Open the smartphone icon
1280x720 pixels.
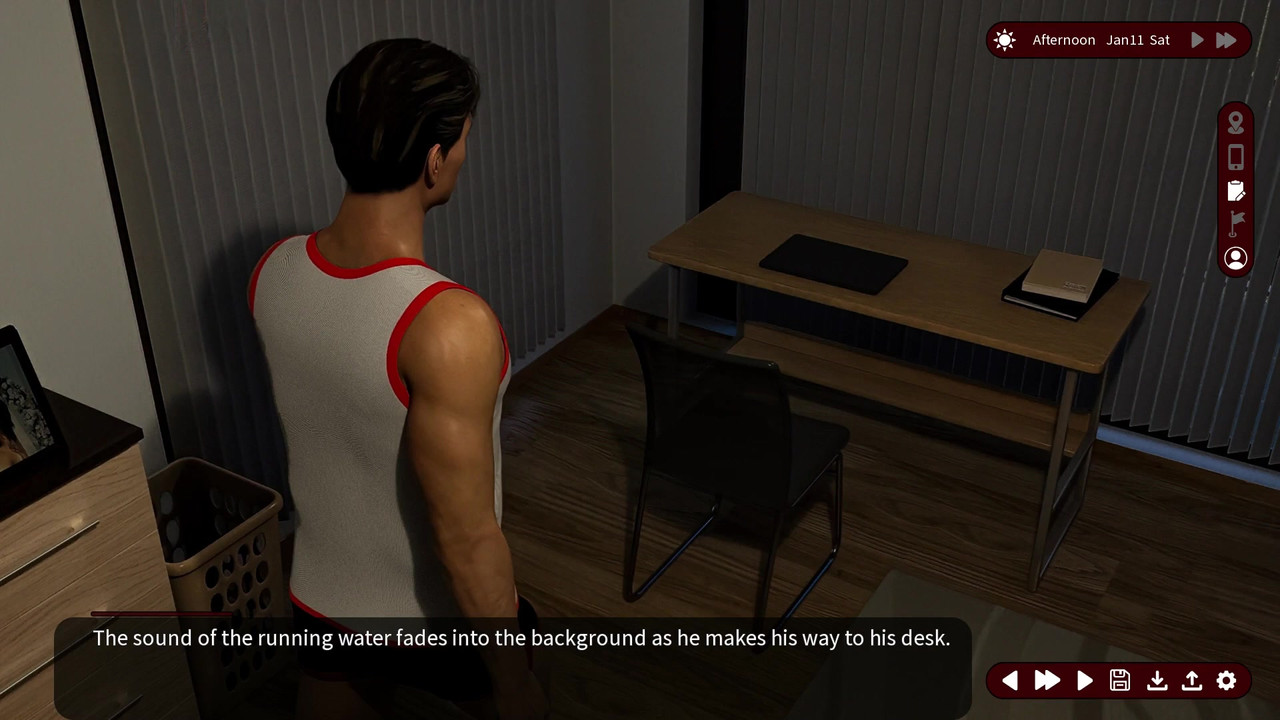(x=1236, y=157)
